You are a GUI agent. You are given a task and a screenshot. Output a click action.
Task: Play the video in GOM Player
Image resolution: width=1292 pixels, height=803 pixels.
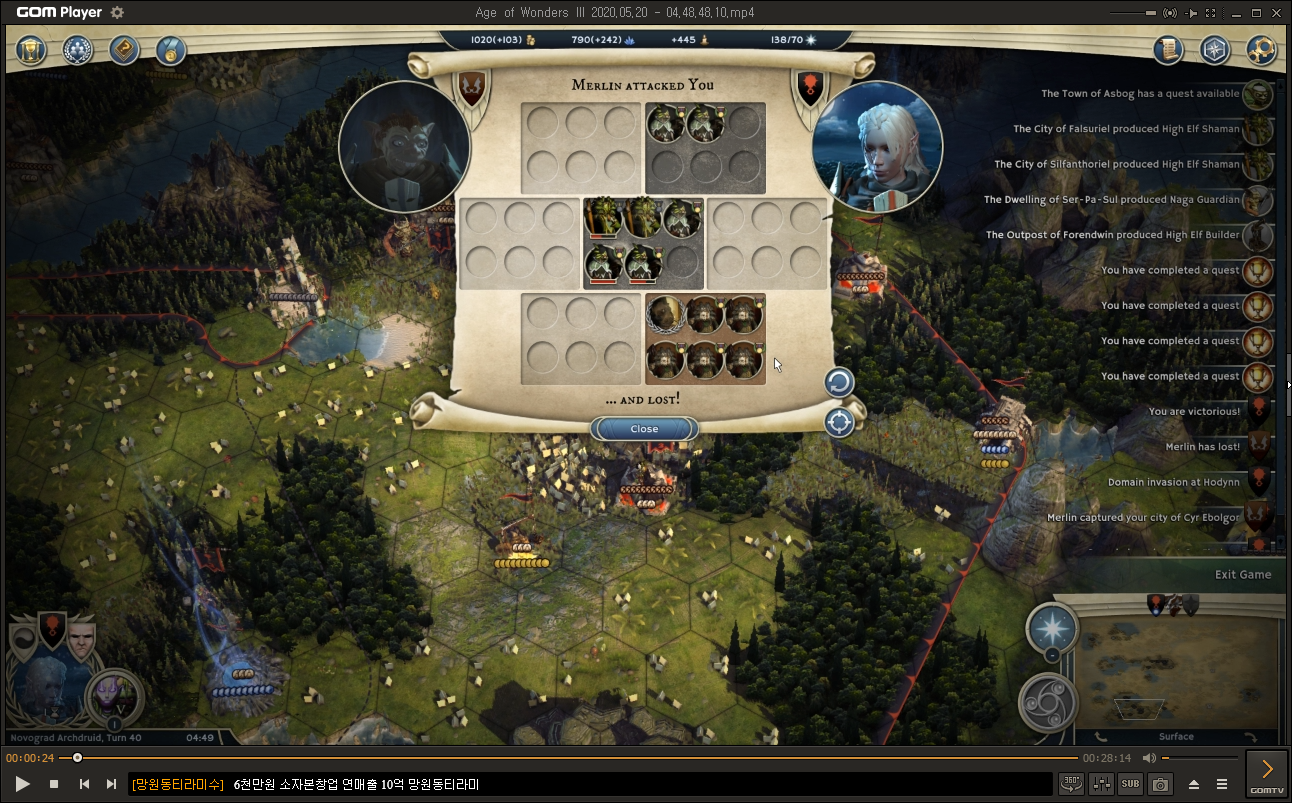pyautogui.click(x=22, y=784)
